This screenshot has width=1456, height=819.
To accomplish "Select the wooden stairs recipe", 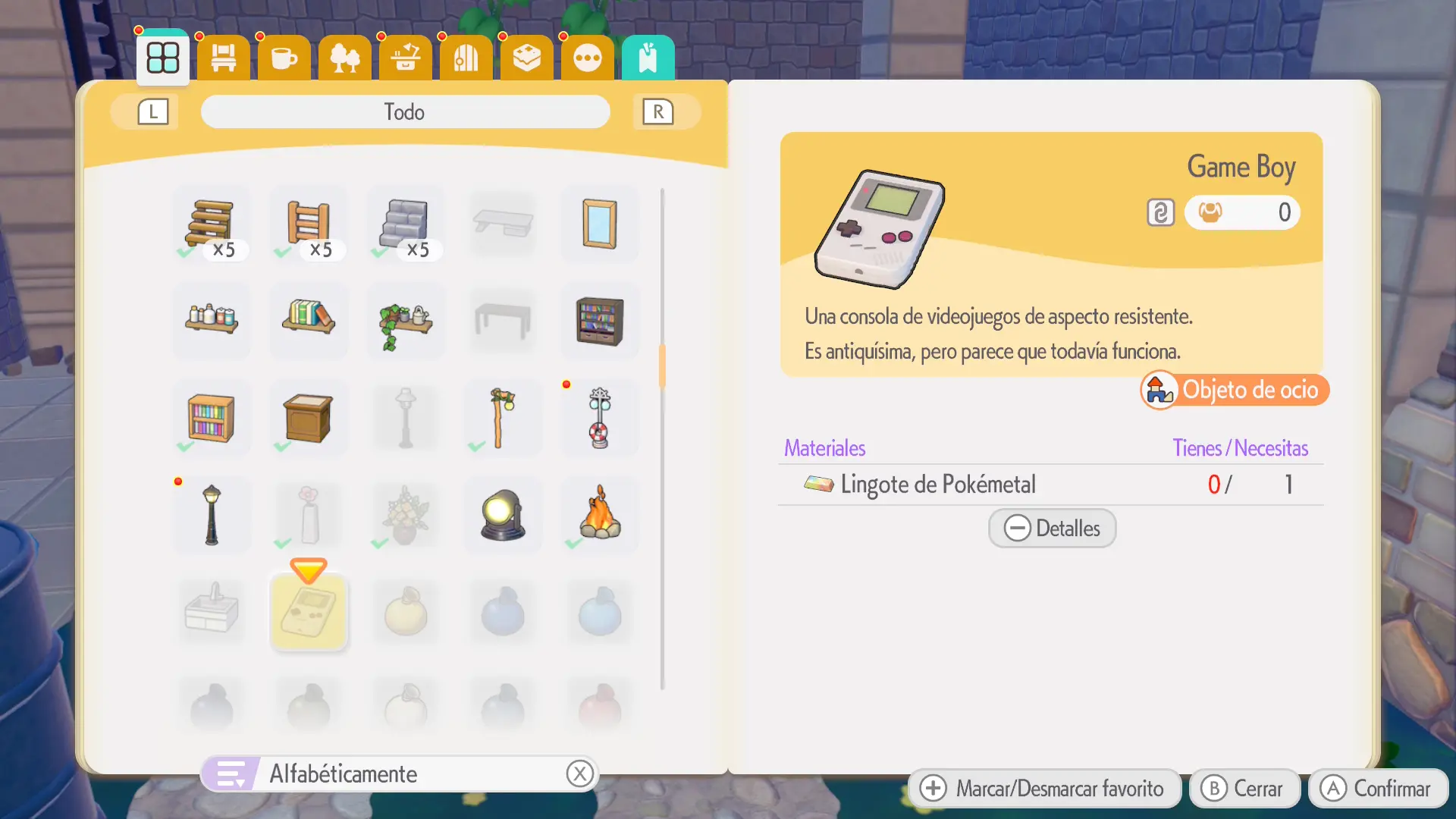I will [x=212, y=224].
